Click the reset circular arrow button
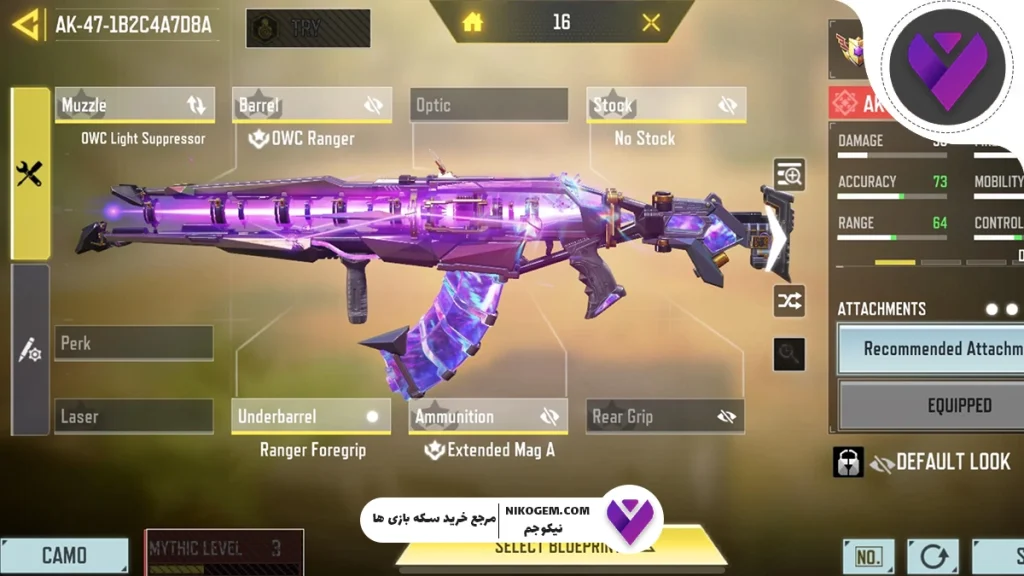 933,556
